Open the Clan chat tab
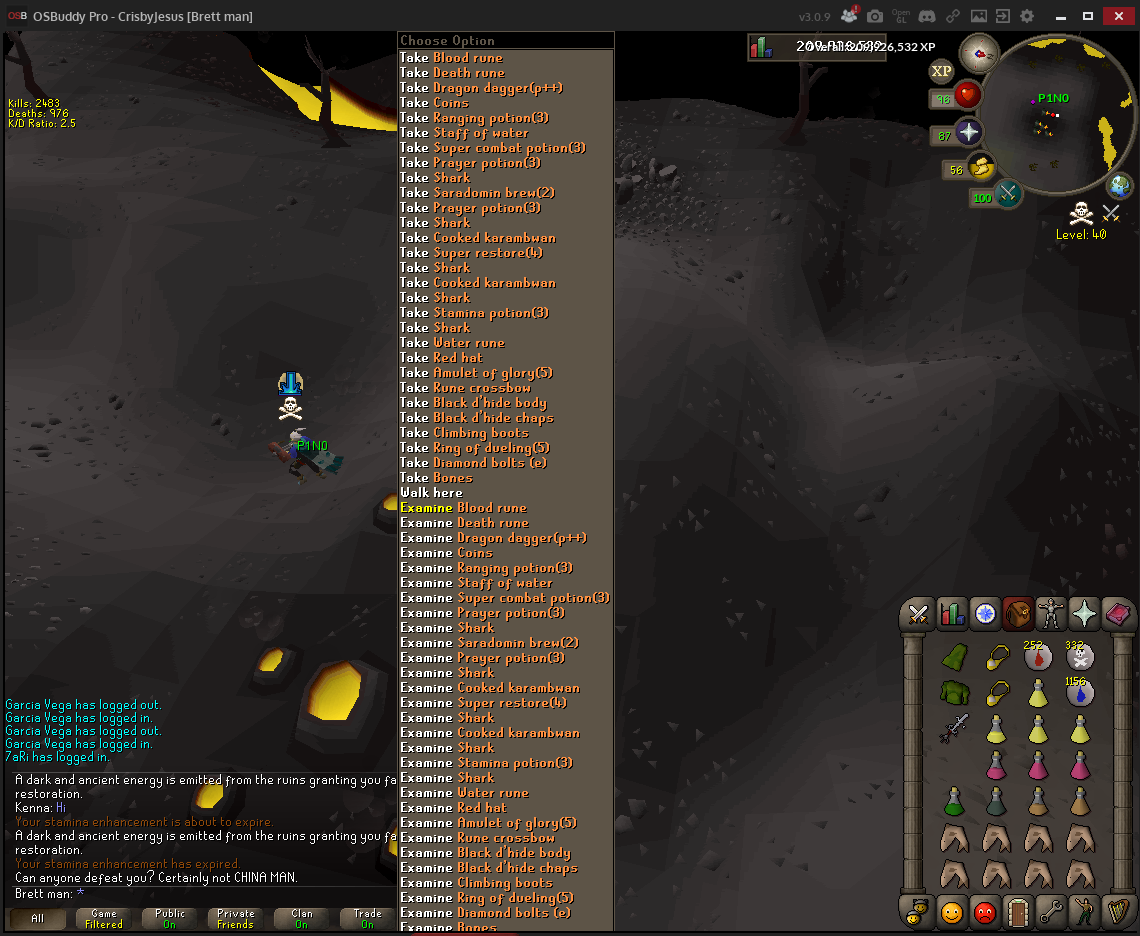Screen dimensions: 1140x936 click(301, 918)
